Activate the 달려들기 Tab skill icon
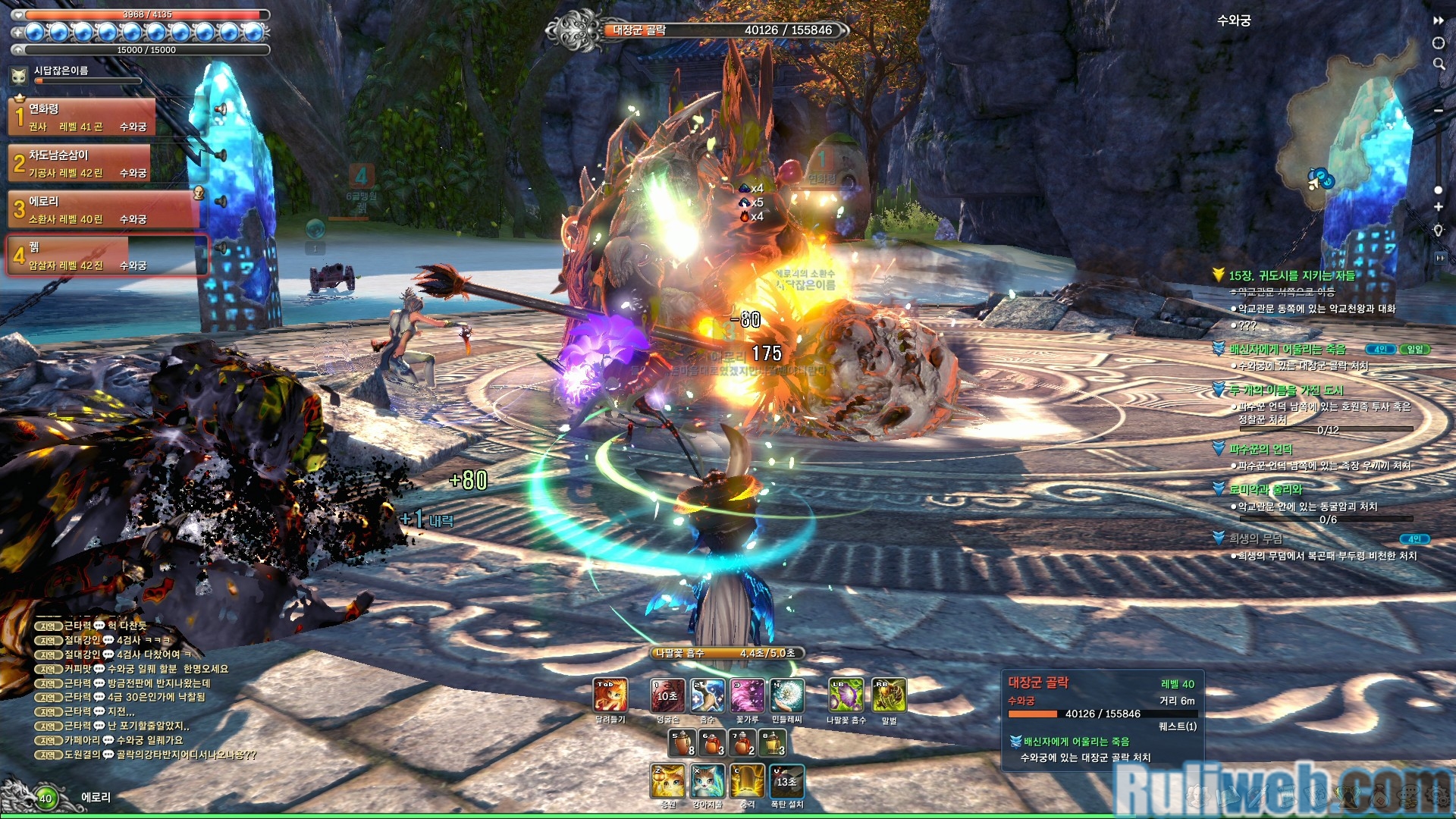 (610, 695)
